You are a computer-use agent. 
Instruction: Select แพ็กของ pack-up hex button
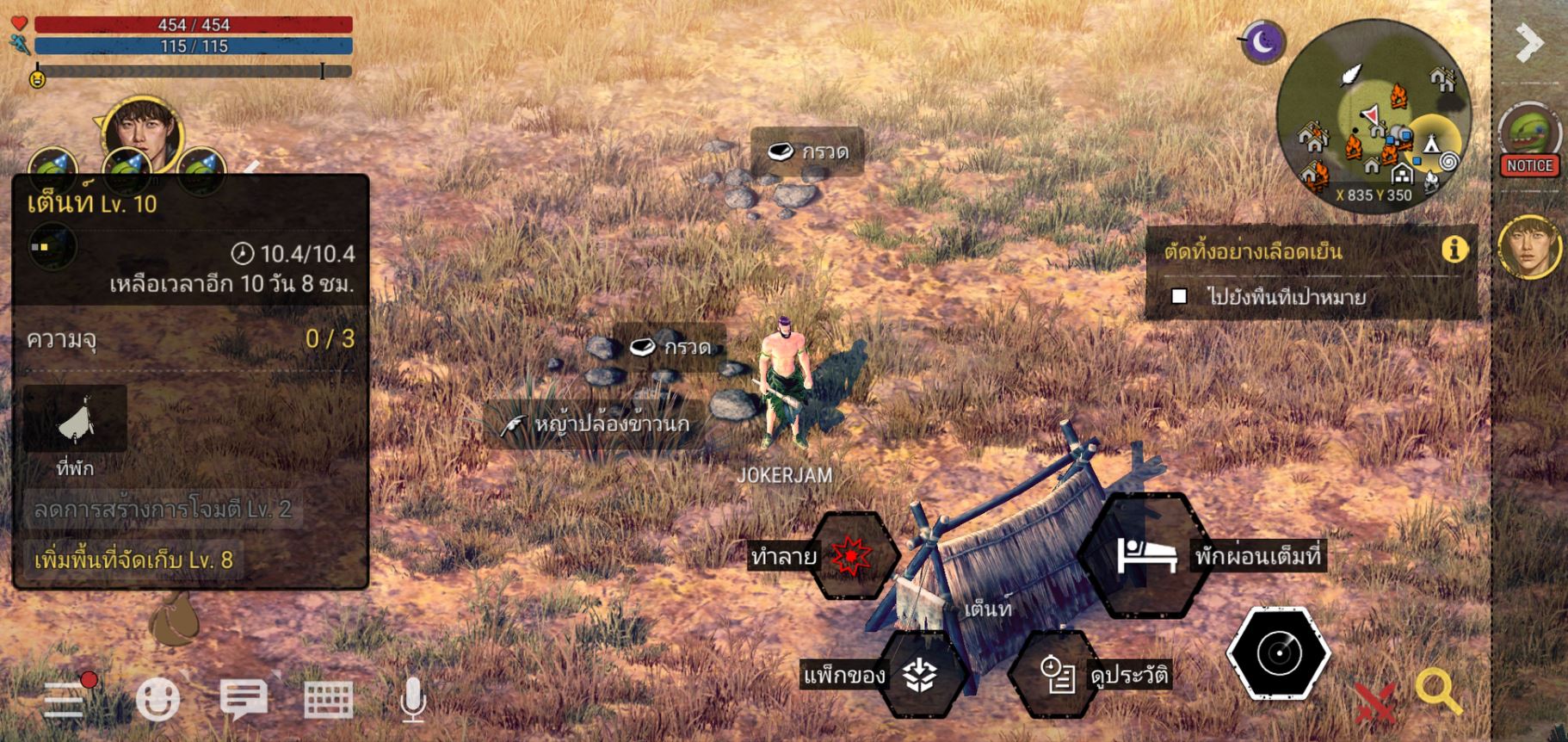920,675
